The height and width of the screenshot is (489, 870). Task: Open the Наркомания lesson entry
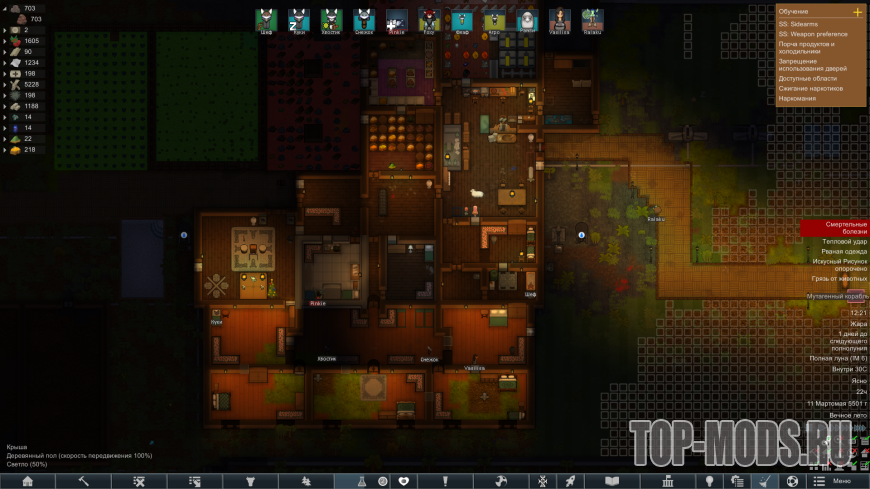(797, 99)
